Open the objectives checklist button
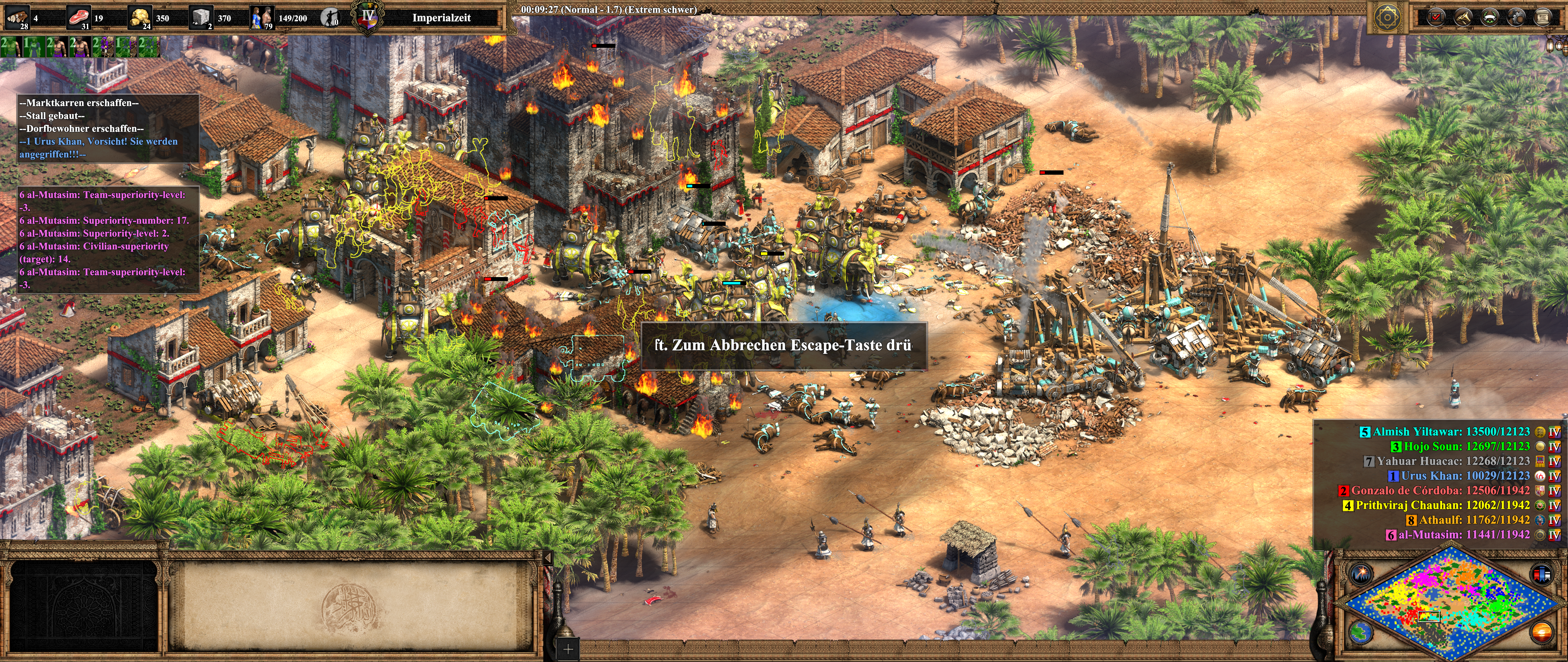Image resolution: width=1568 pixels, height=662 pixels. pos(1436,17)
